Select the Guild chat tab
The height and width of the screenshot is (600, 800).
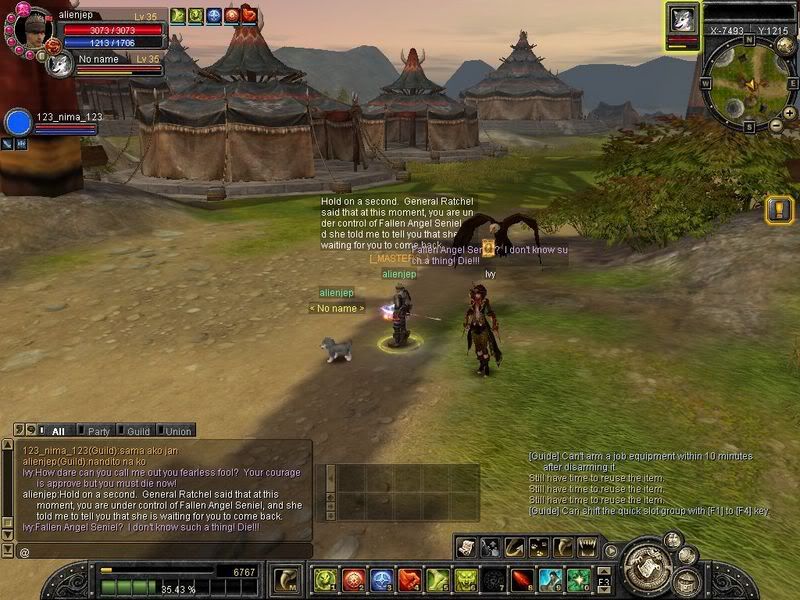click(x=138, y=431)
